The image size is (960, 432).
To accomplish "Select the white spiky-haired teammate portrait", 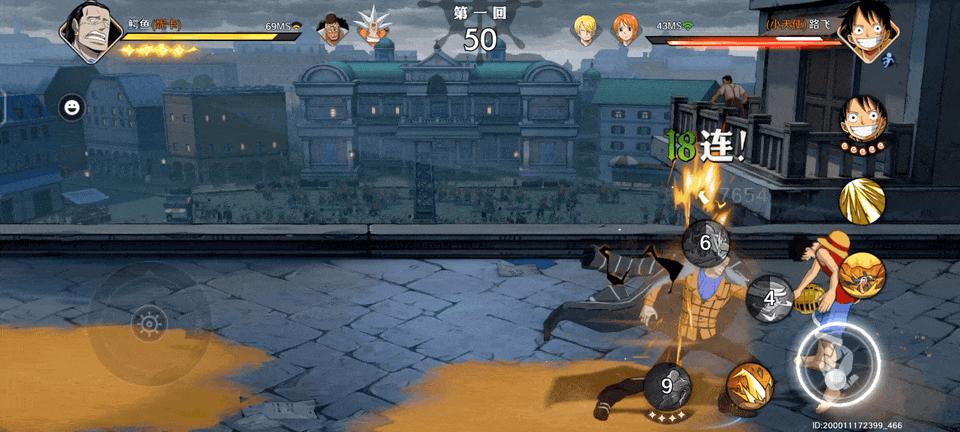I will pos(375,28).
